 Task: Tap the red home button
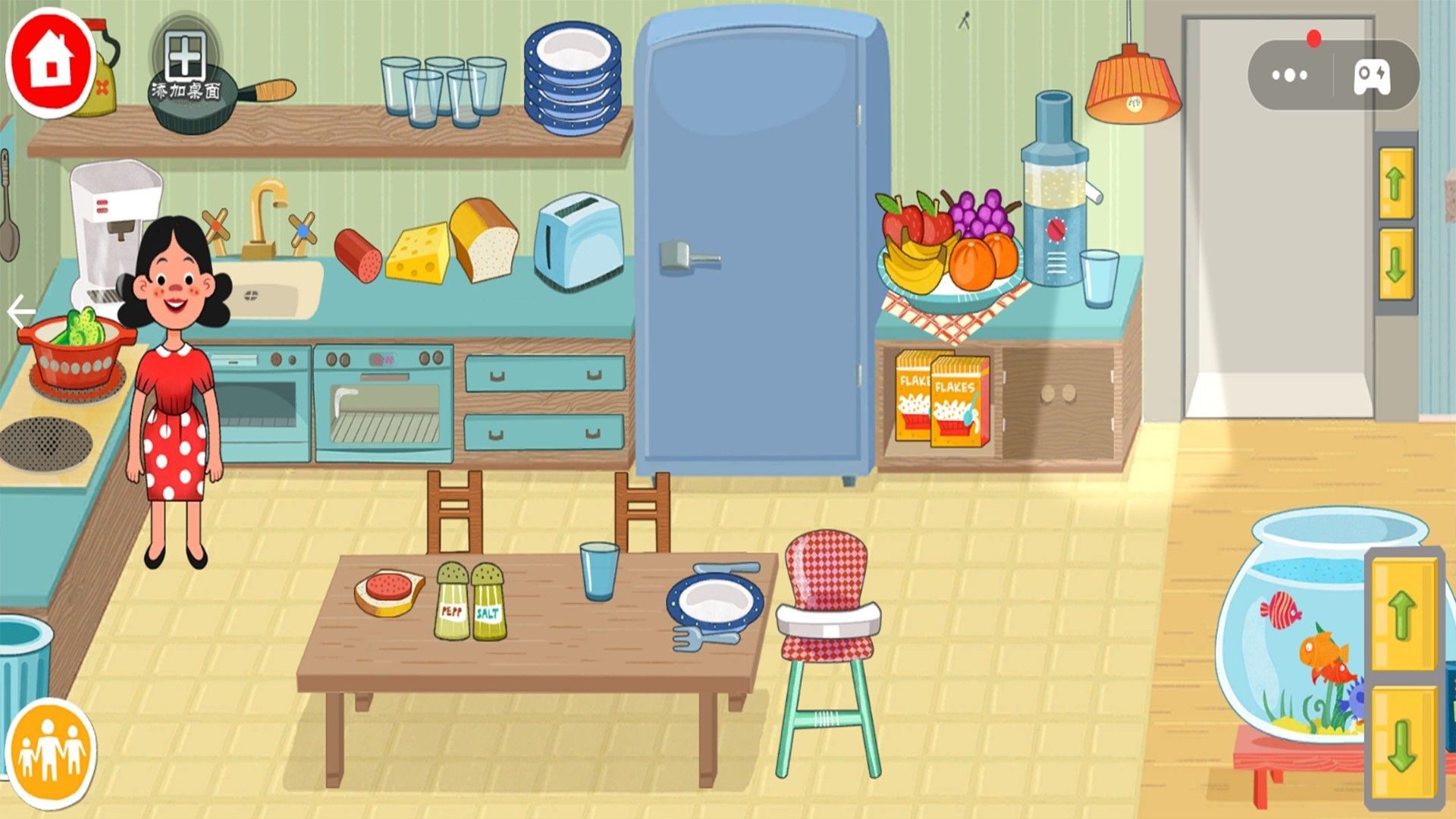pos(50,61)
